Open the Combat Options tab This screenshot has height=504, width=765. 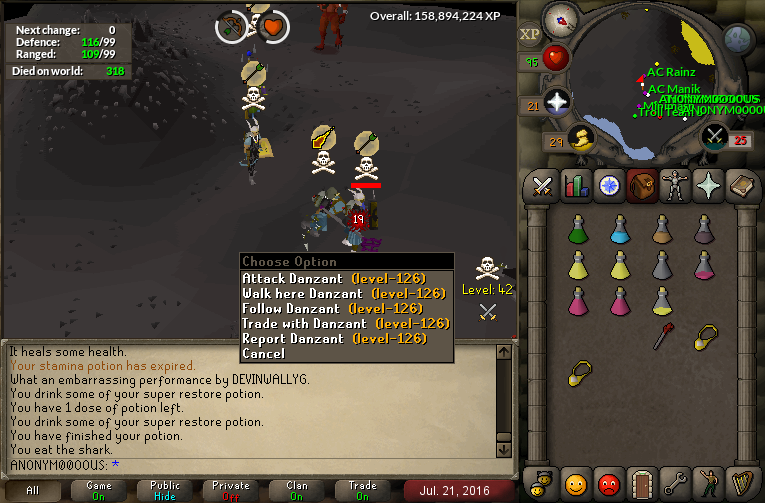pyautogui.click(x=542, y=185)
